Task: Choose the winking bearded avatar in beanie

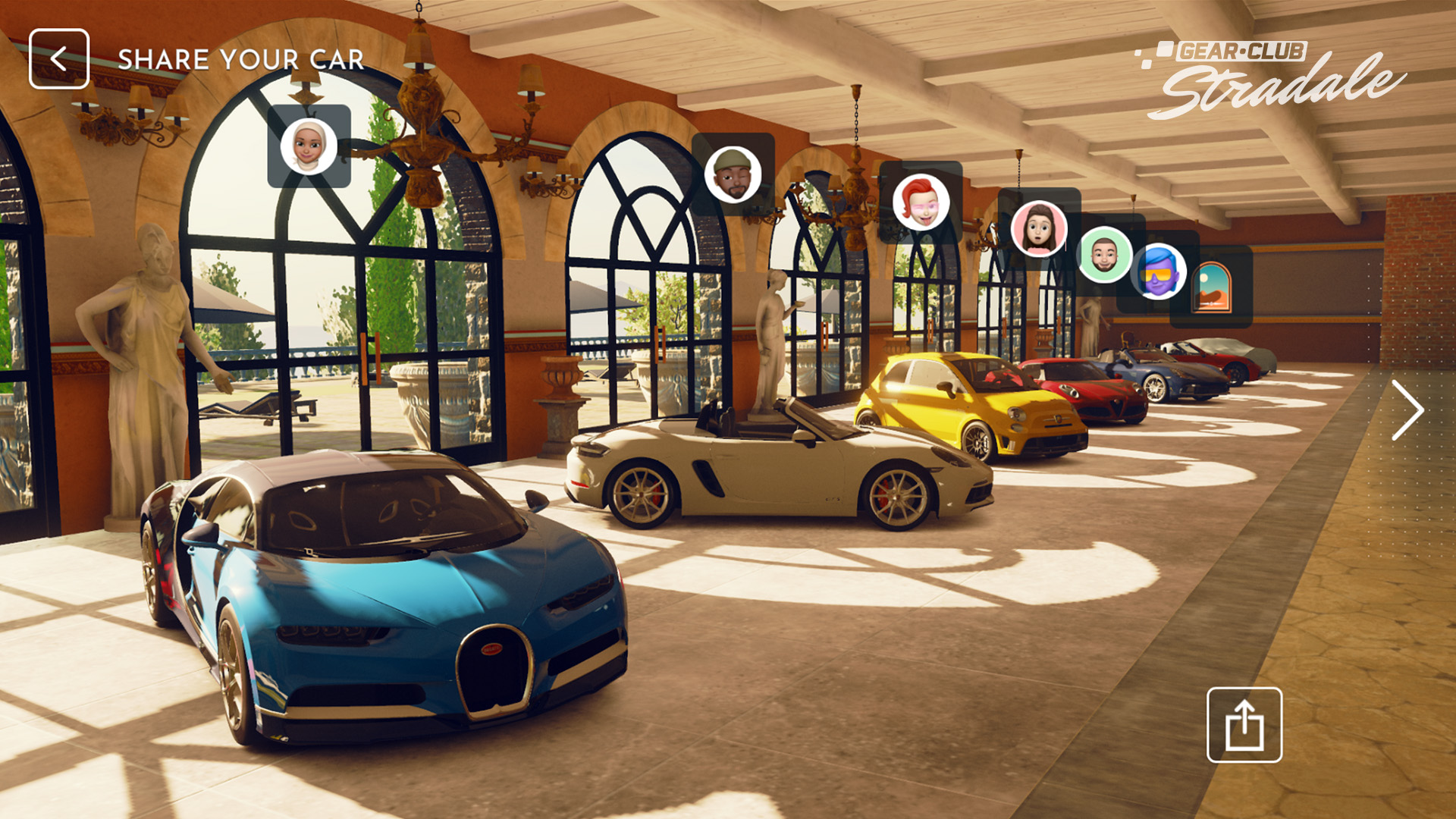Action: [x=733, y=175]
